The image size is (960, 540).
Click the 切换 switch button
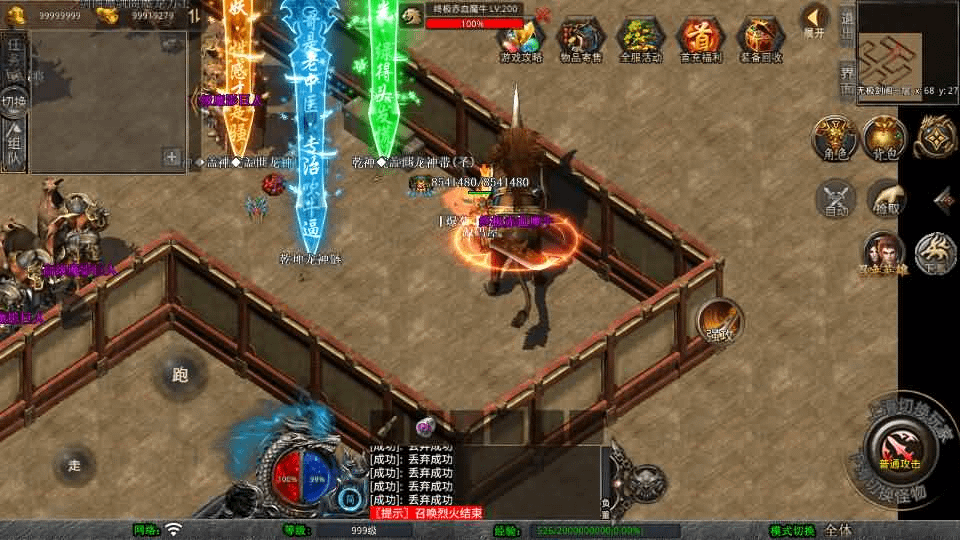click(x=14, y=100)
